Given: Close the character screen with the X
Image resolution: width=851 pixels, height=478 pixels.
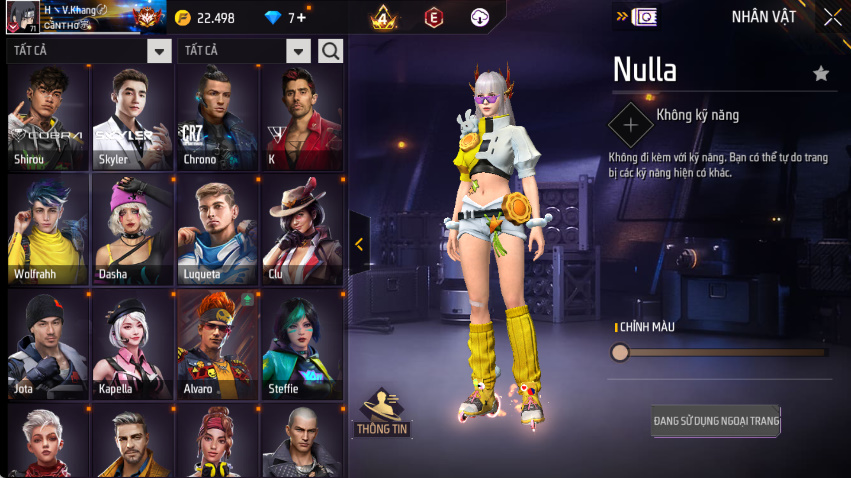Looking at the screenshot, I should (x=832, y=17).
